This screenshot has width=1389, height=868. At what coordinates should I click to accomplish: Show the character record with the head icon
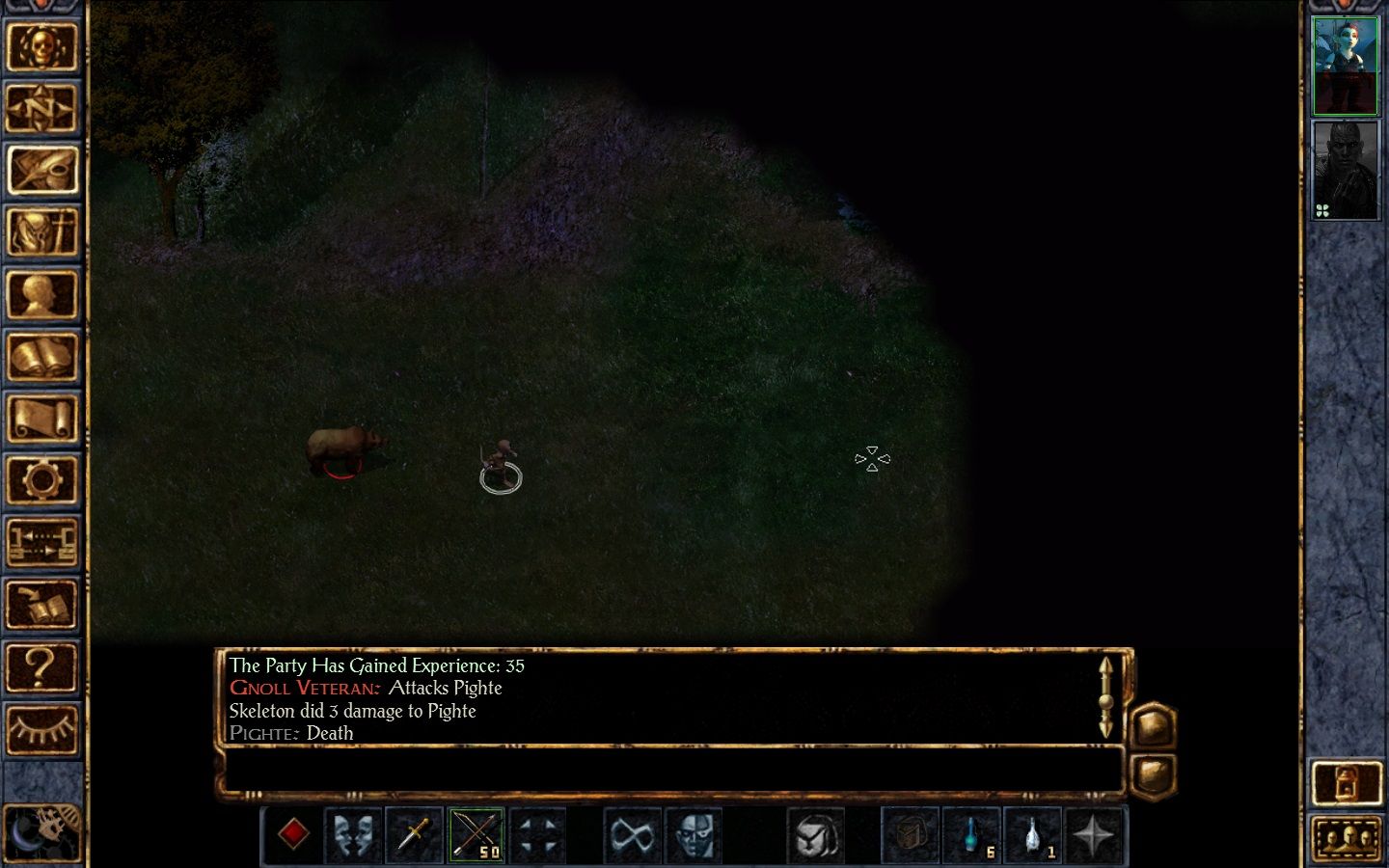41,295
